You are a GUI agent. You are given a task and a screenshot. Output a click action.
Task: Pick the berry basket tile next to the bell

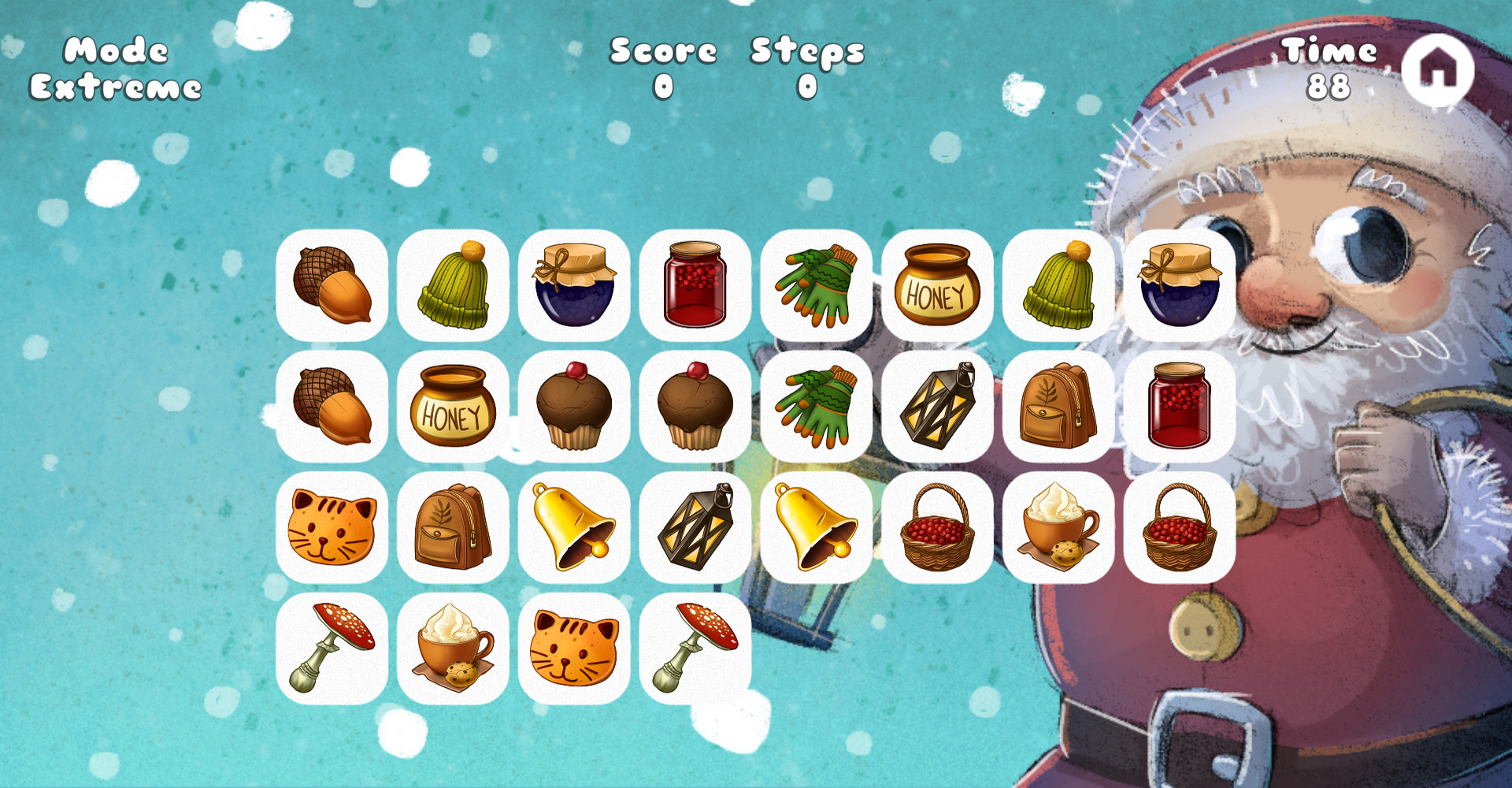point(939,528)
